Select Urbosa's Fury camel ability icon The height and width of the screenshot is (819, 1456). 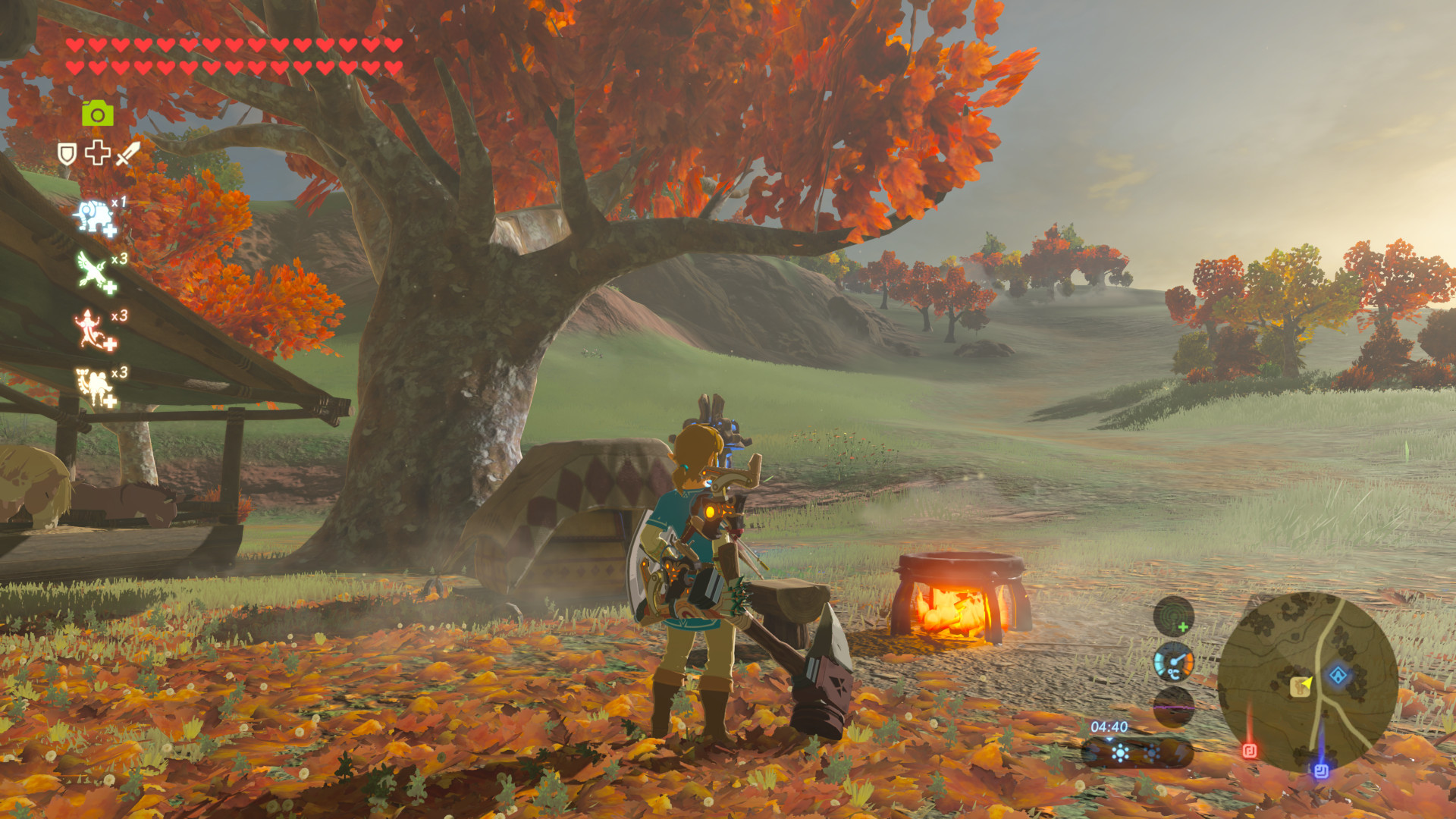93,385
